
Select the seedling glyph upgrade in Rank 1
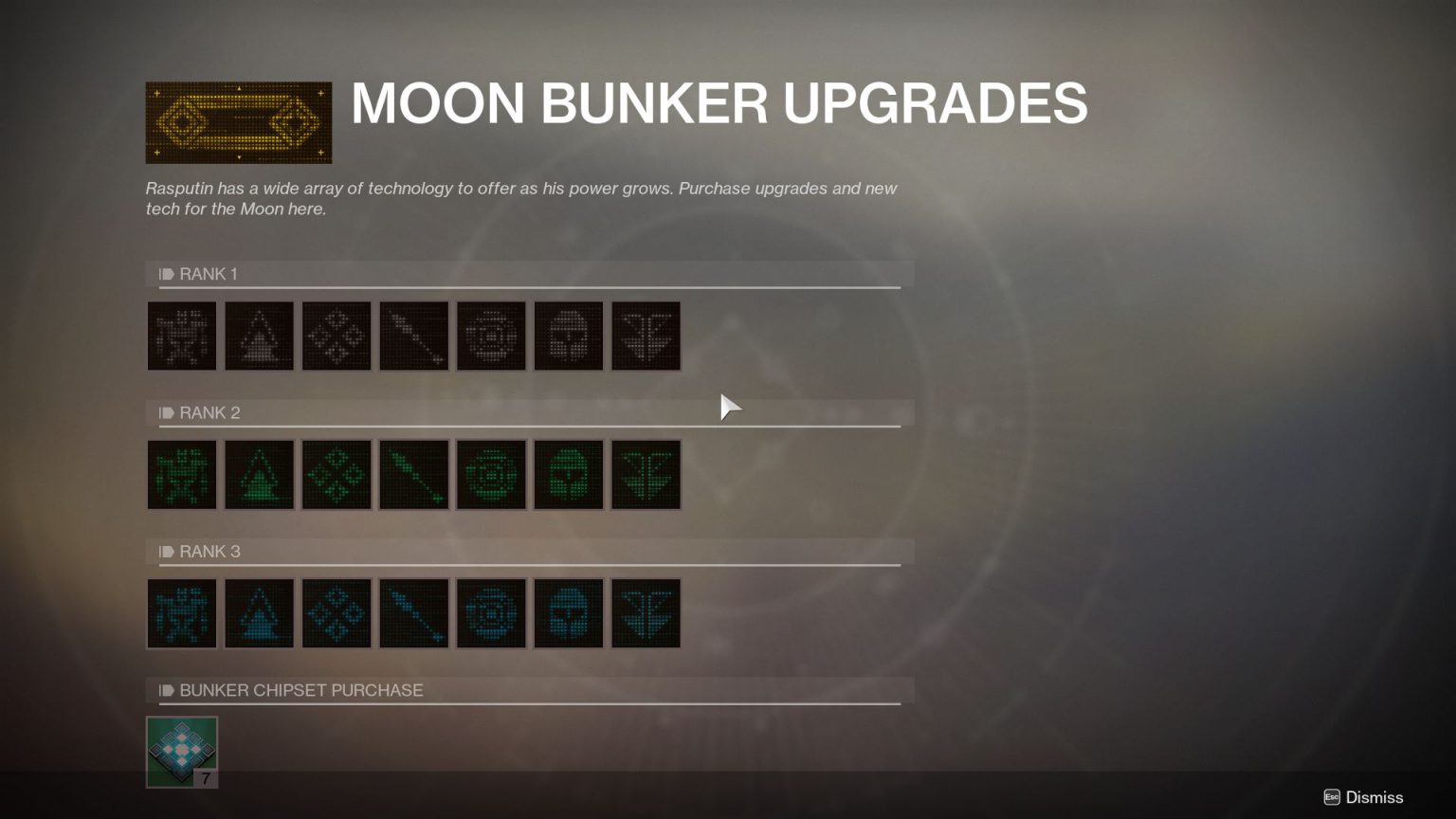[646, 336]
